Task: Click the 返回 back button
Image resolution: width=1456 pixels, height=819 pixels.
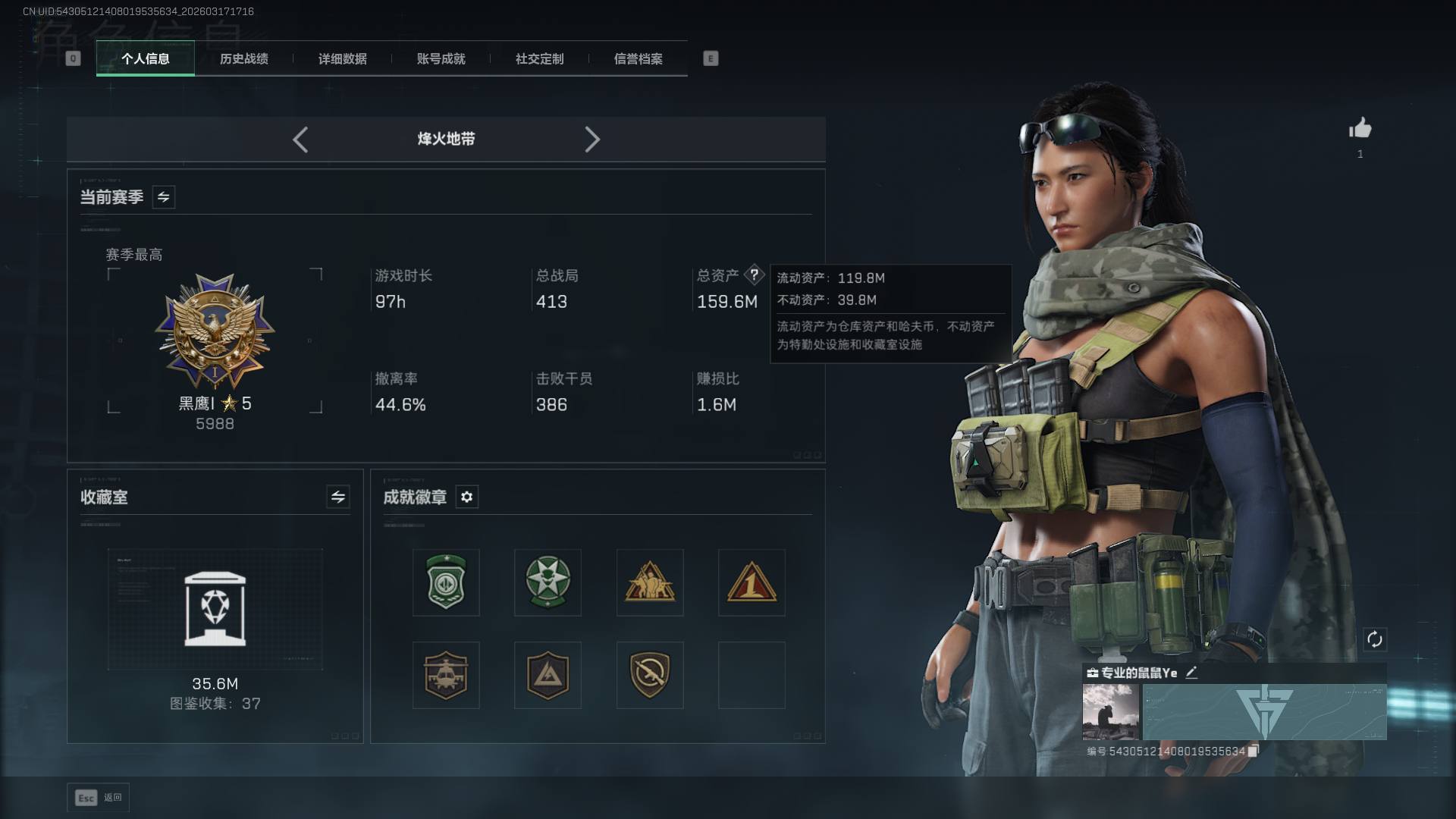Action: click(99, 797)
